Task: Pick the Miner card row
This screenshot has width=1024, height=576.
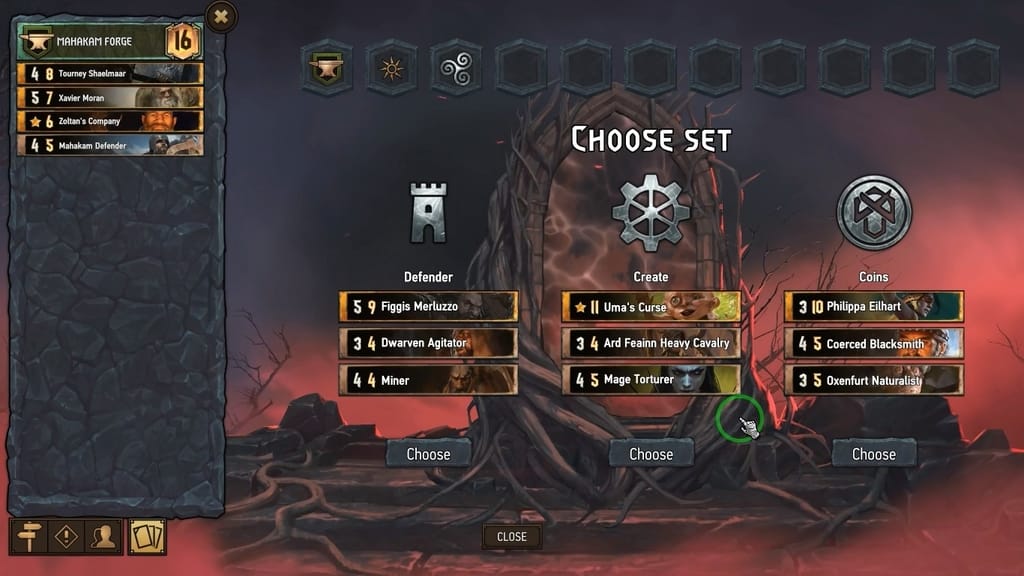Action: (x=428, y=380)
